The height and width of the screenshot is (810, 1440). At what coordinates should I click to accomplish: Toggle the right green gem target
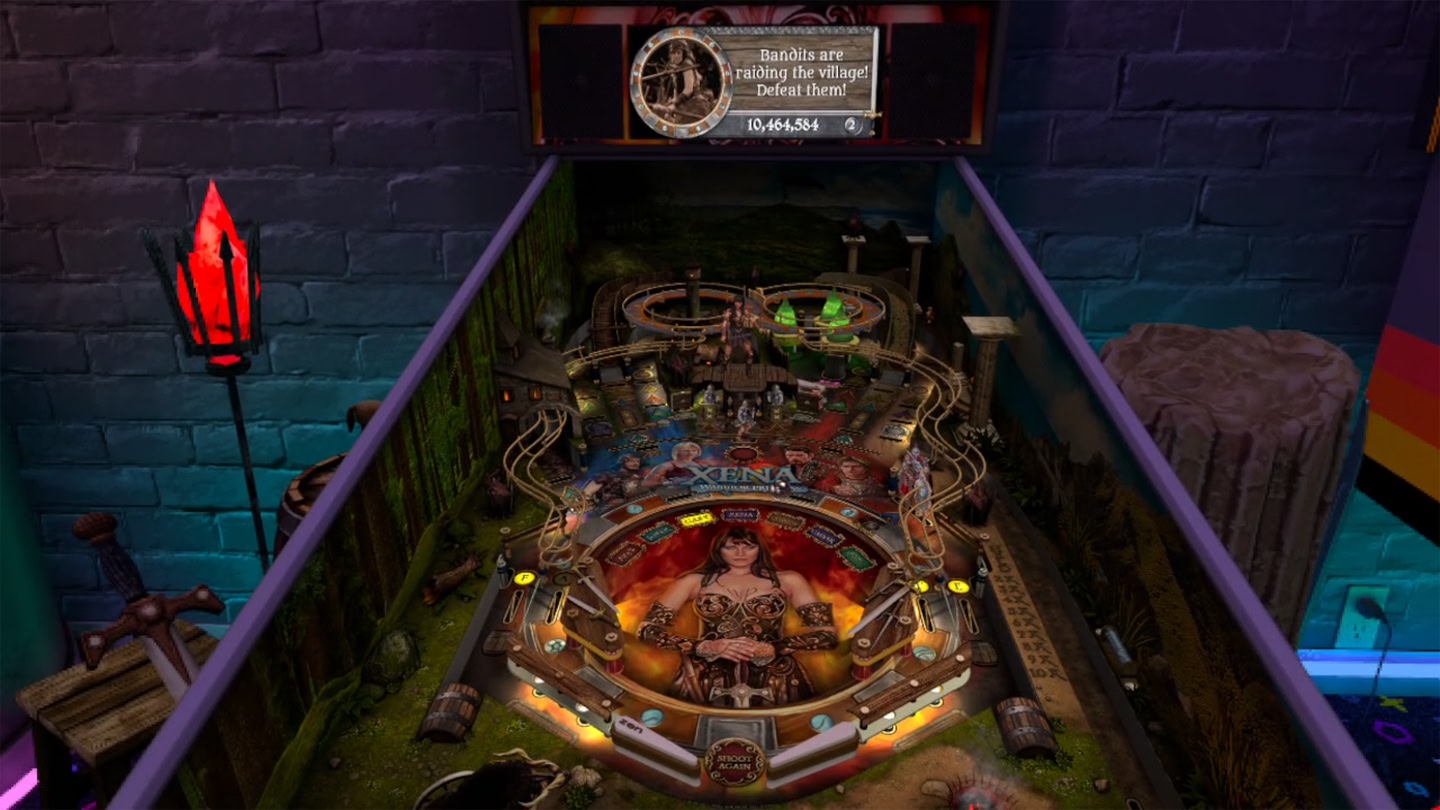834,307
